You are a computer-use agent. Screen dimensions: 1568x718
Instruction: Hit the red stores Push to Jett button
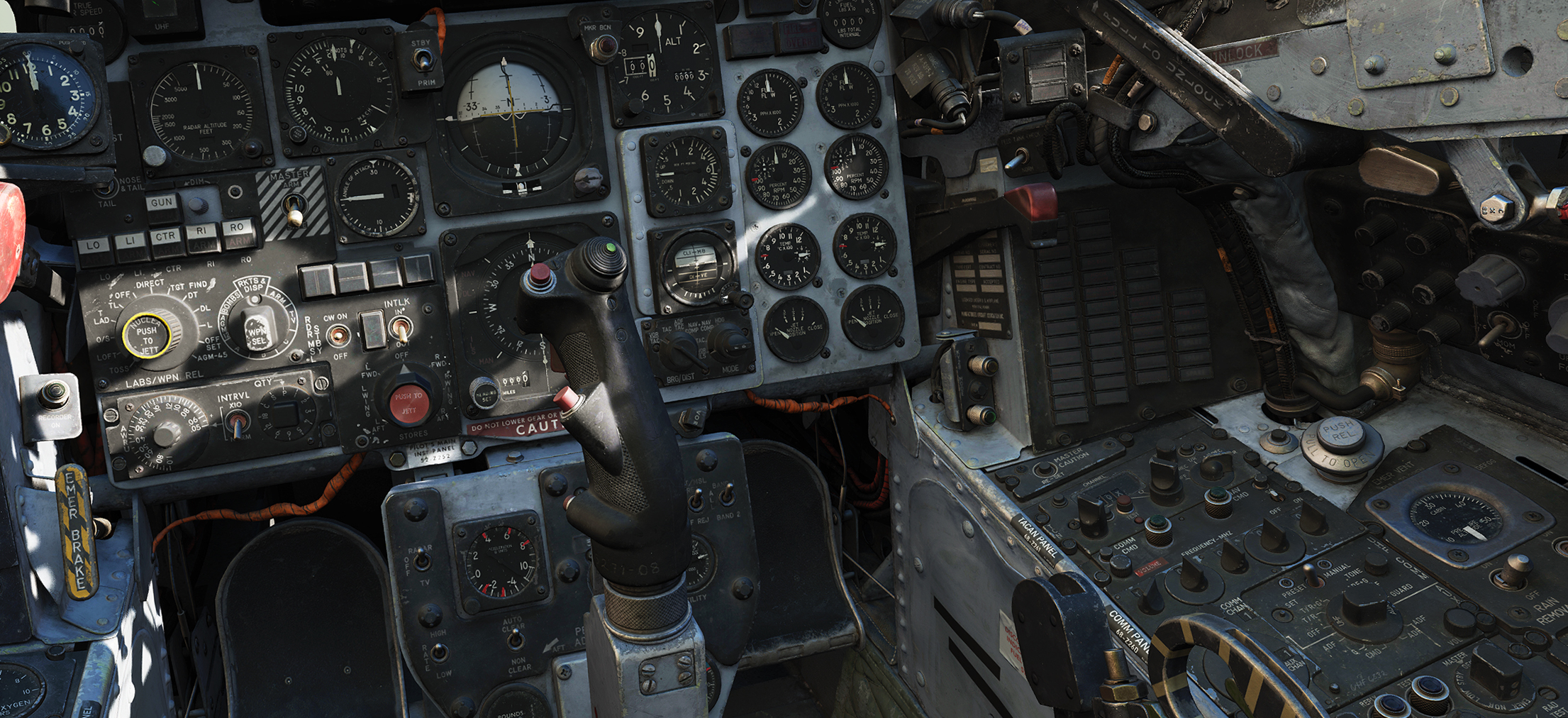(408, 402)
